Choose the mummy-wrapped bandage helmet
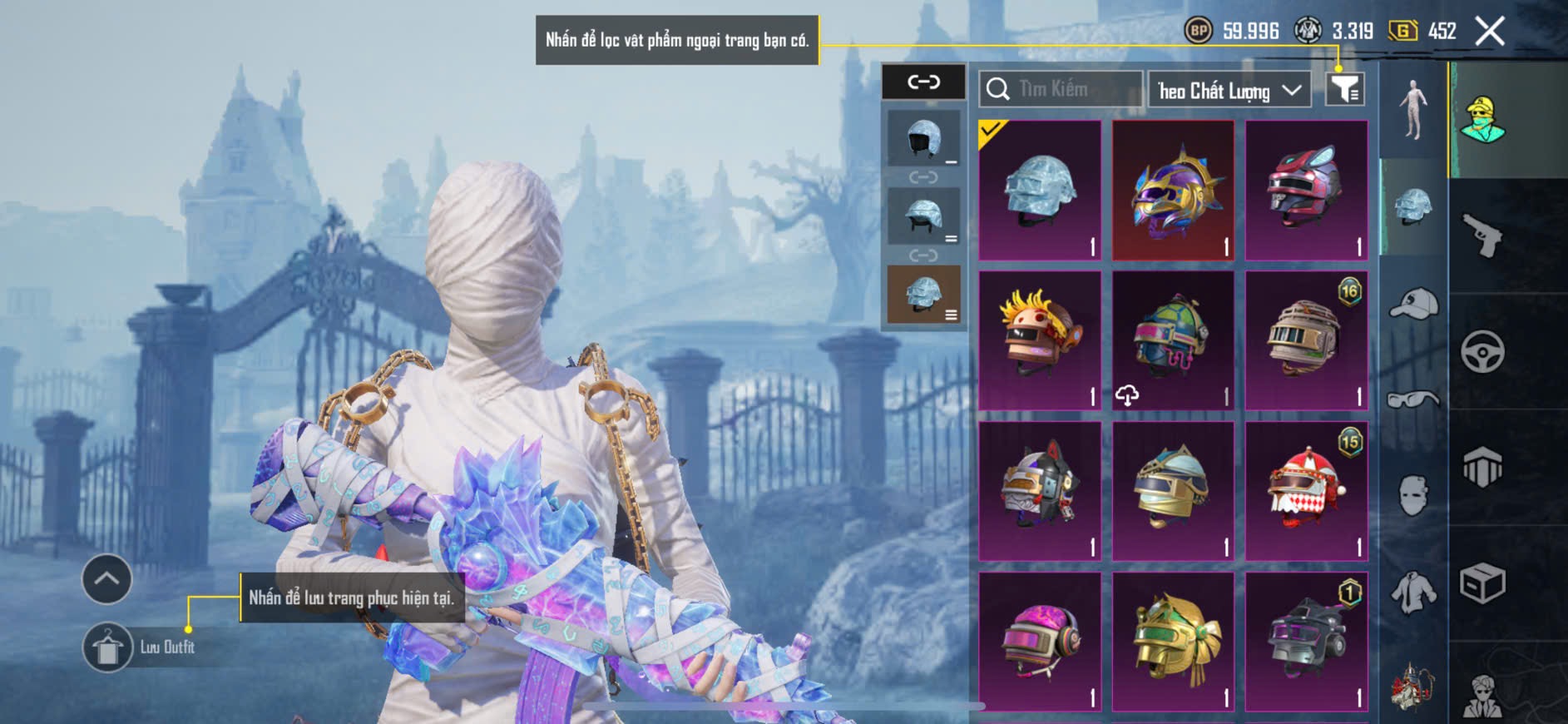 click(1306, 340)
